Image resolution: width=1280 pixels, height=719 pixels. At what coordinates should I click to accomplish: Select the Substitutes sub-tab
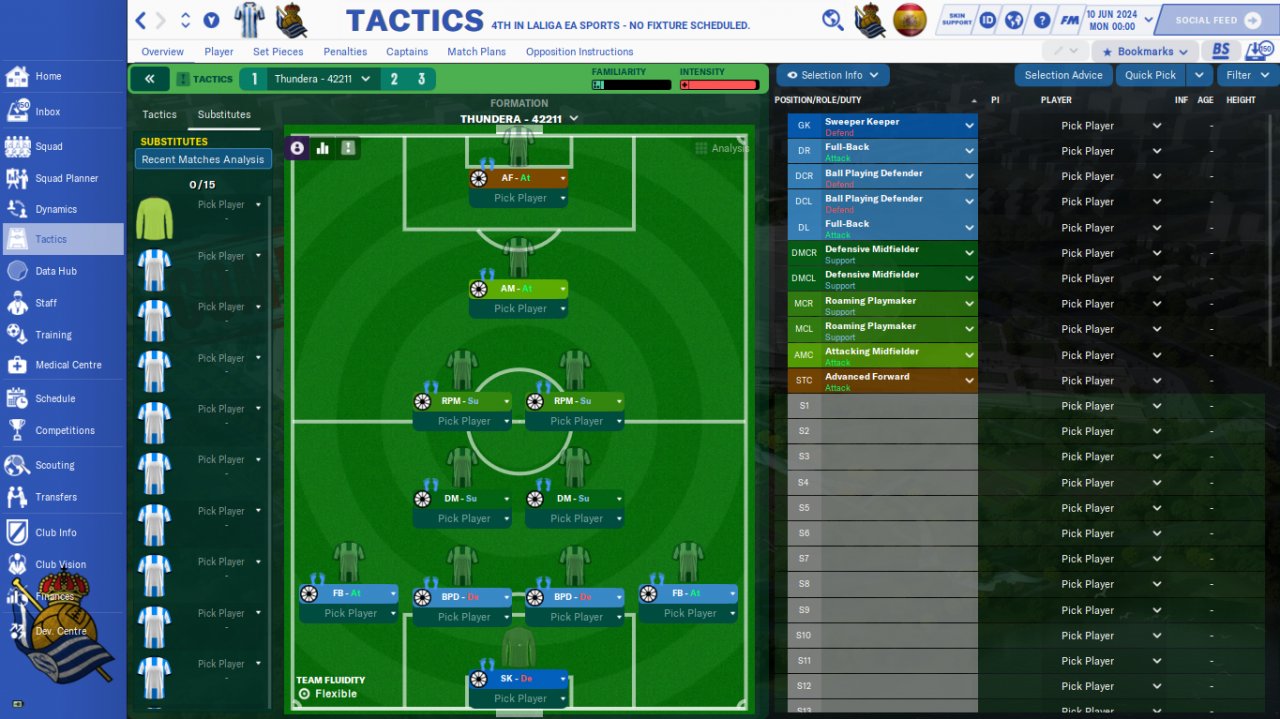224,115
